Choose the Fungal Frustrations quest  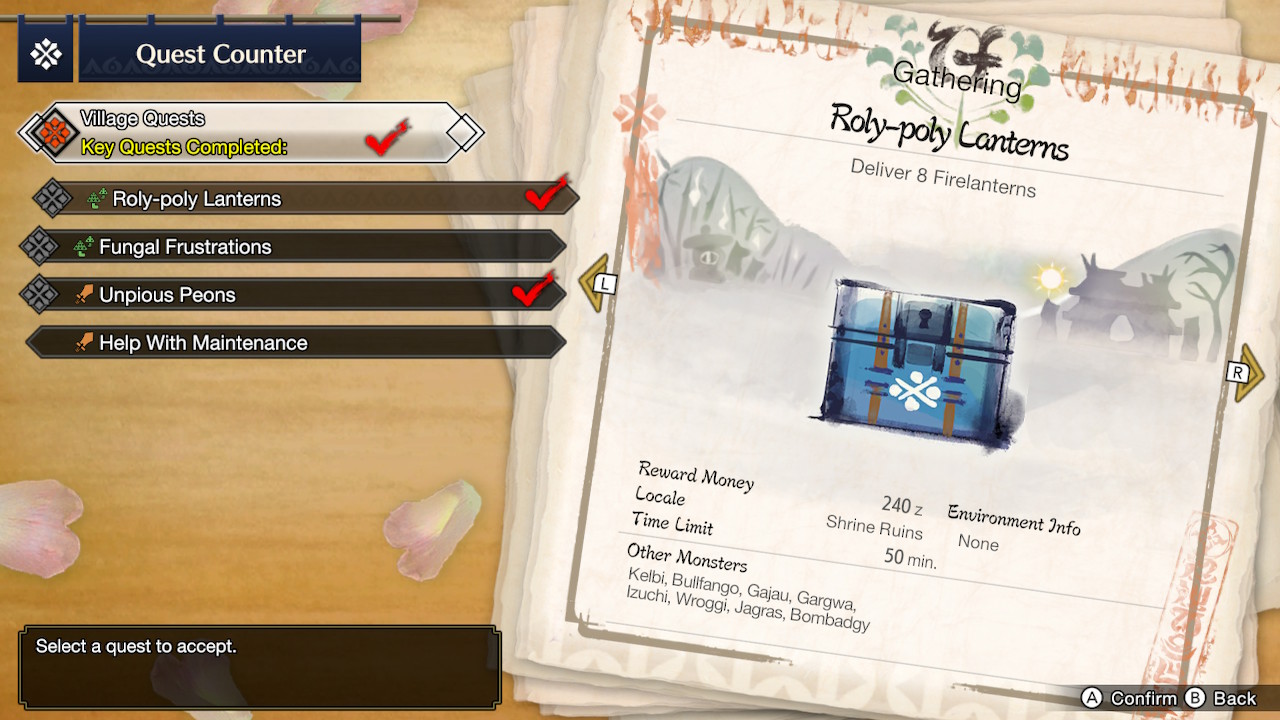coord(295,247)
